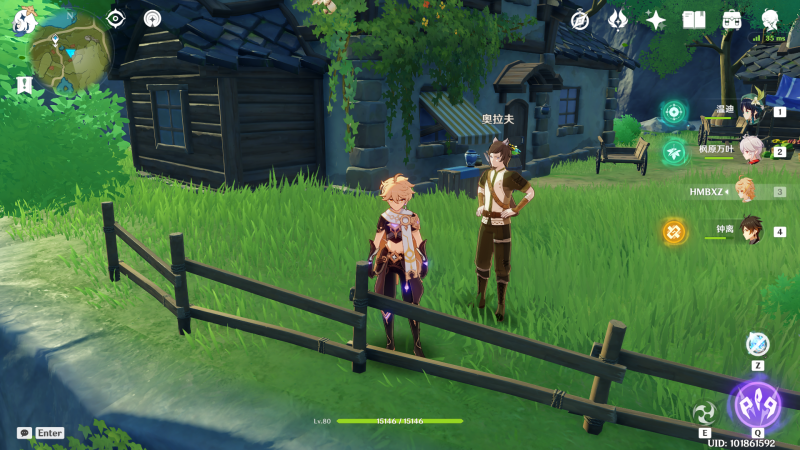Open the inventory backpack
The image size is (800, 450).
tap(732, 20)
